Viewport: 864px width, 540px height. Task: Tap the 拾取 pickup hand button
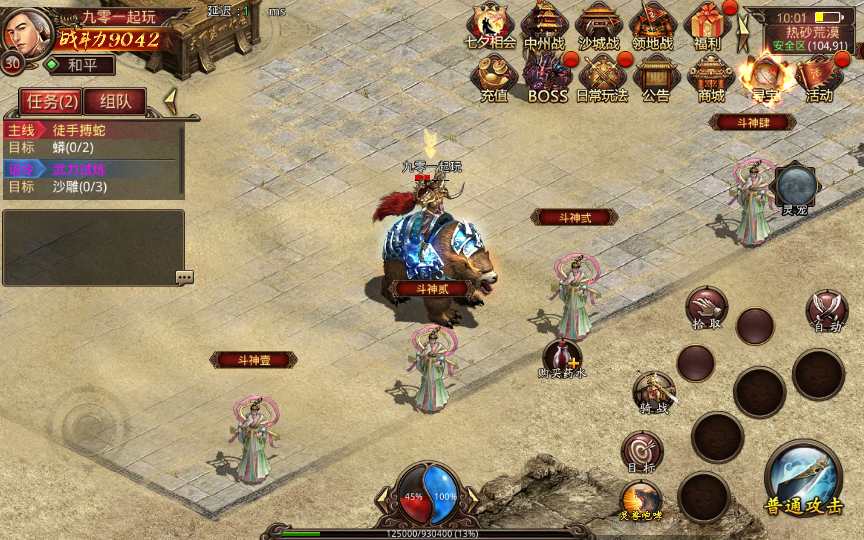click(x=706, y=307)
